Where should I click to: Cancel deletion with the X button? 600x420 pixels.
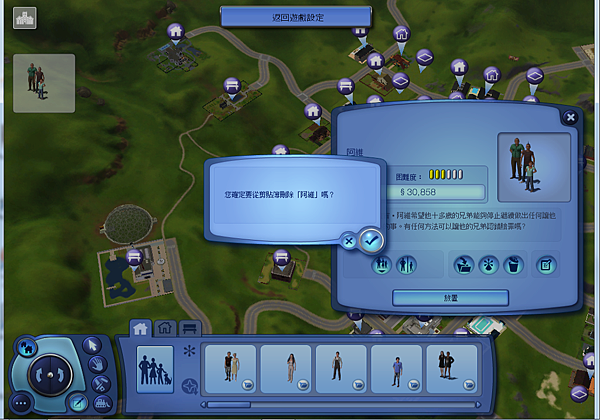pos(348,240)
